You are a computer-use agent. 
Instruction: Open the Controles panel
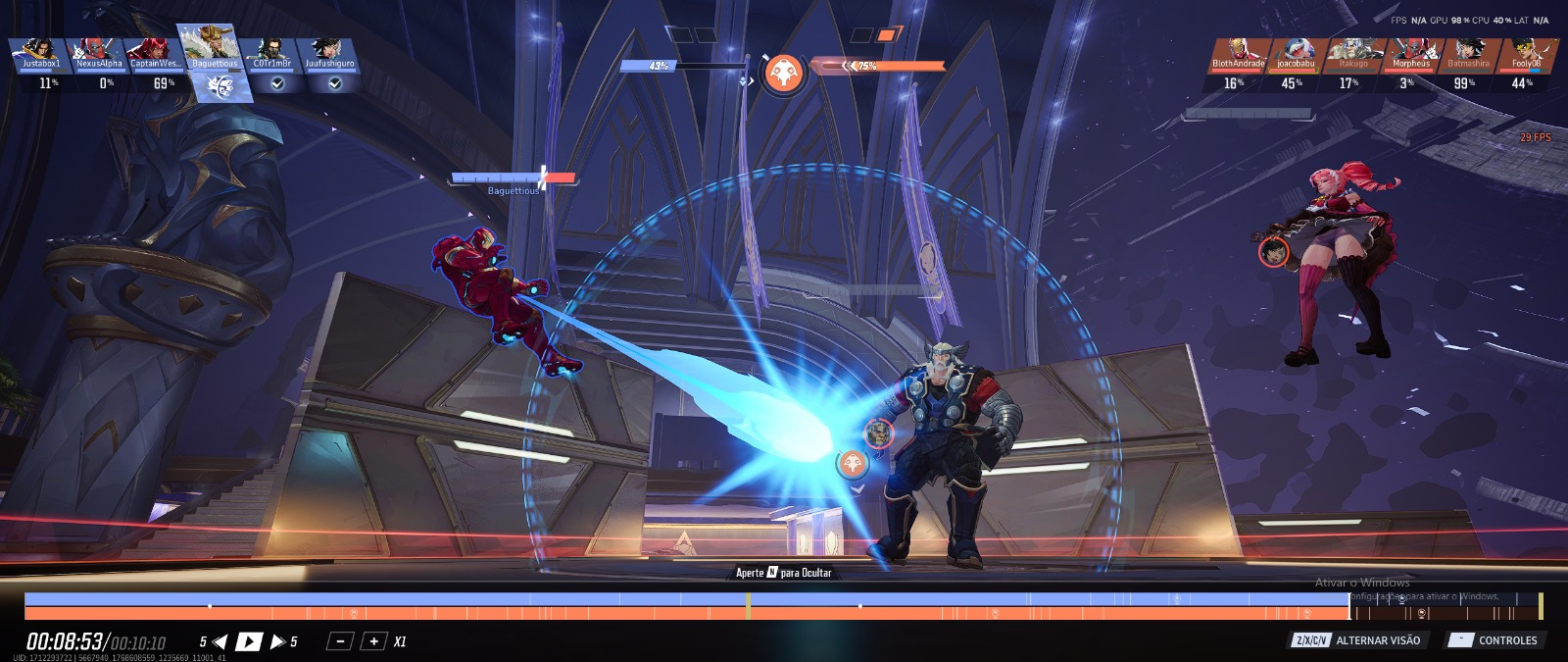[1495, 640]
